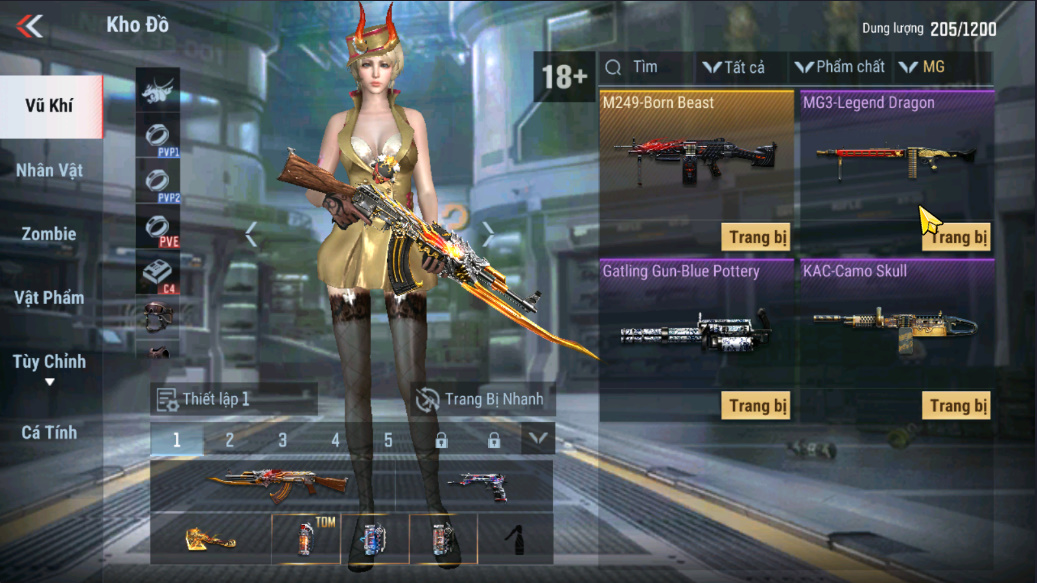Equip the M249-Born Beast
Image resolution: width=1037 pixels, height=583 pixels.
point(756,237)
